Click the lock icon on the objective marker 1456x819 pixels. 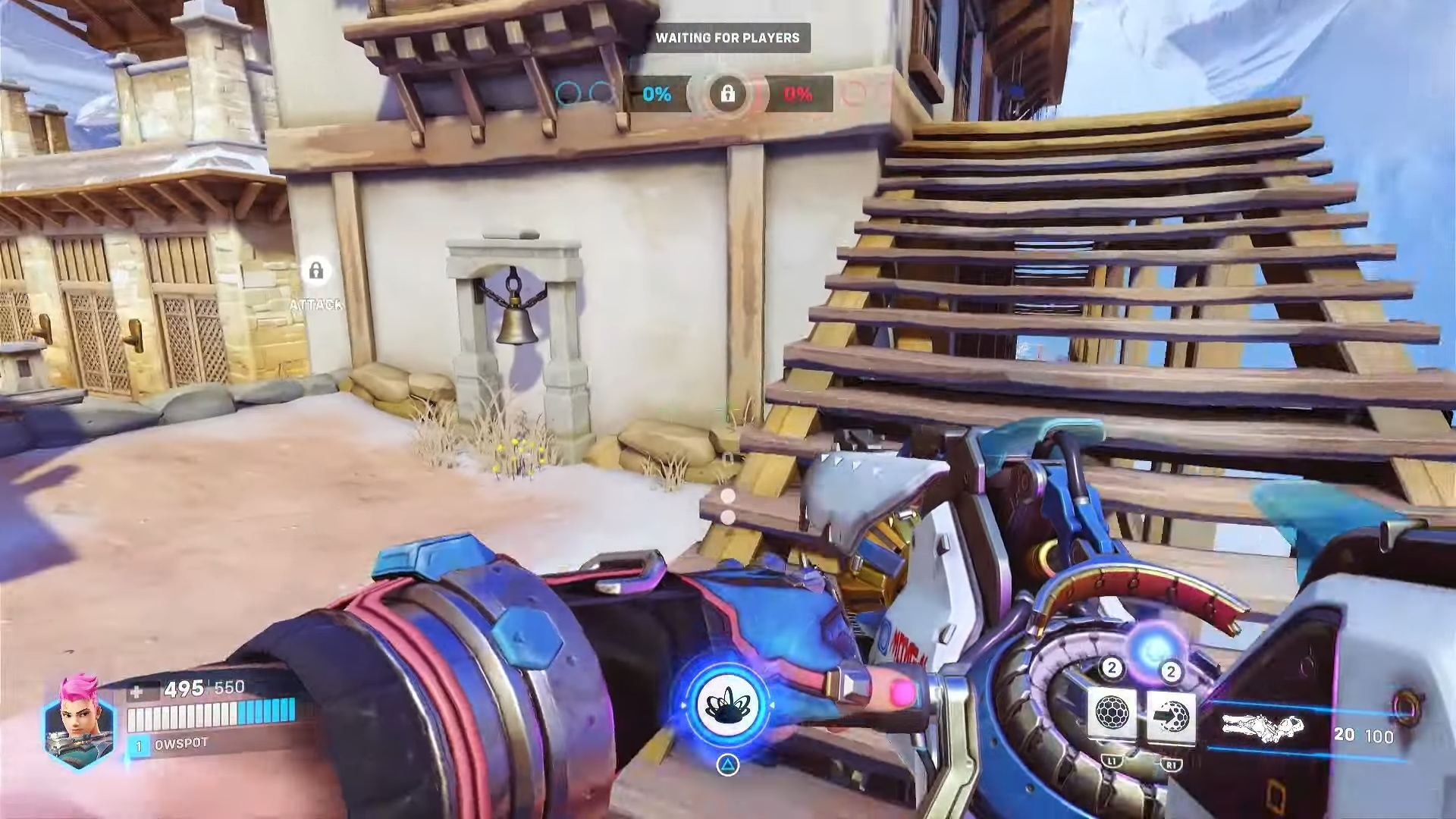[729, 94]
